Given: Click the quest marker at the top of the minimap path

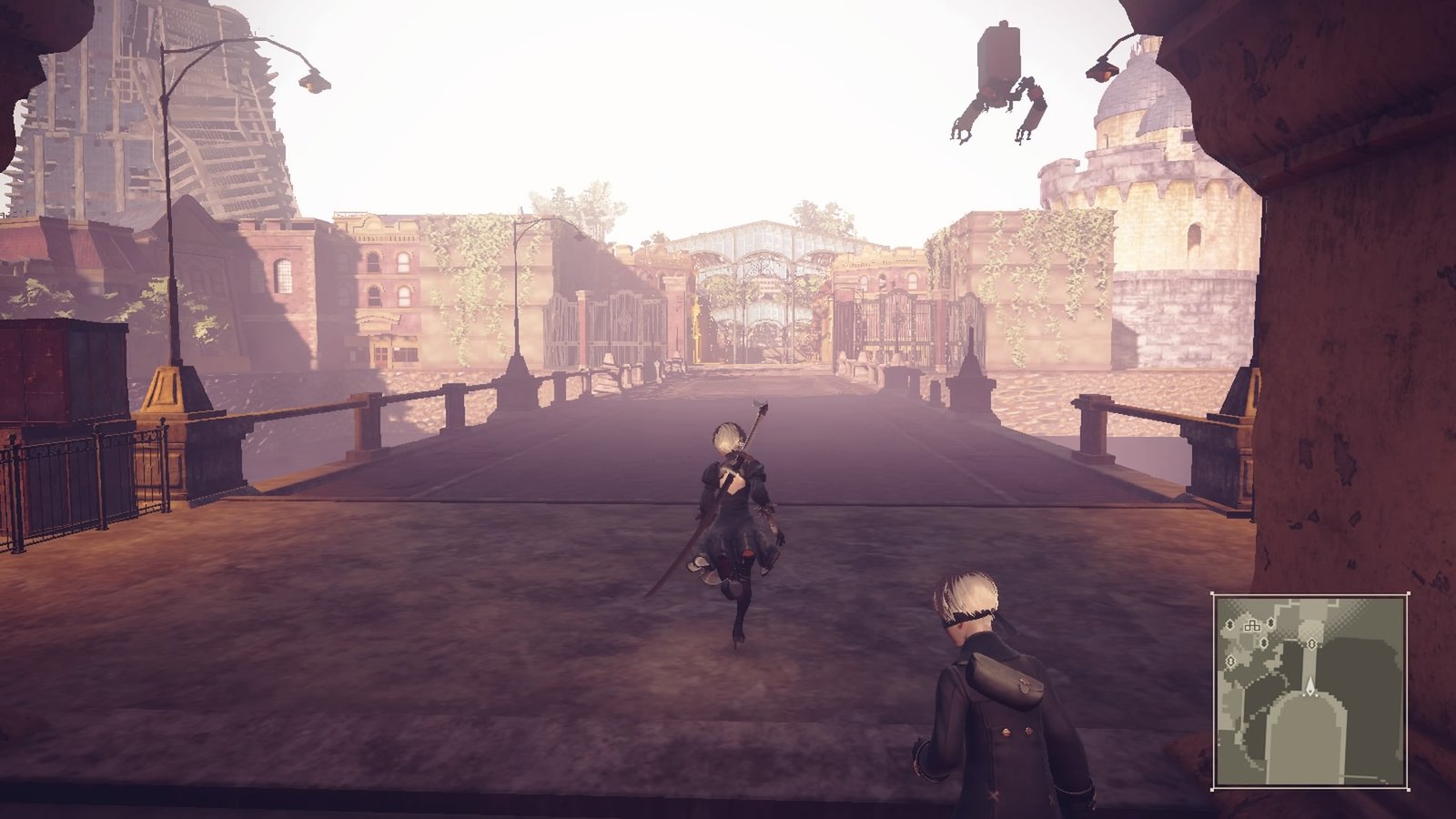Looking at the screenshot, I should tap(1311, 643).
